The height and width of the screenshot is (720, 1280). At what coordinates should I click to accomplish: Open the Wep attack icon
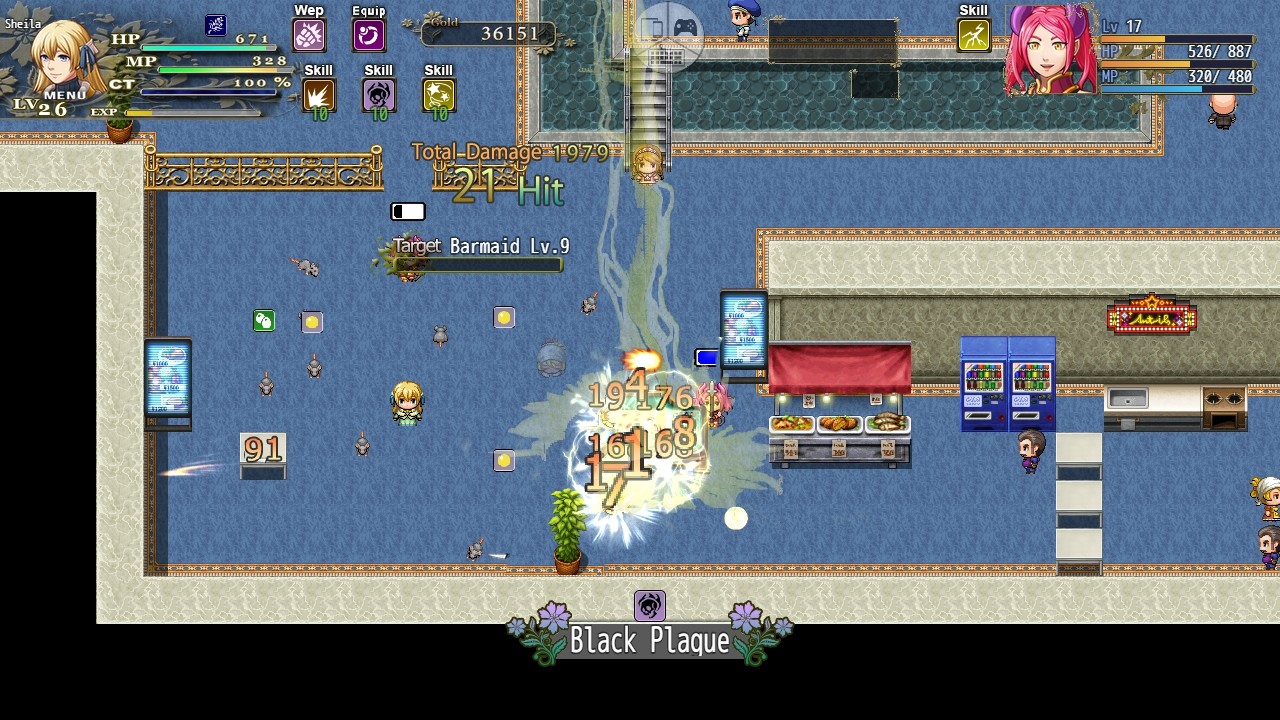[308, 33]
